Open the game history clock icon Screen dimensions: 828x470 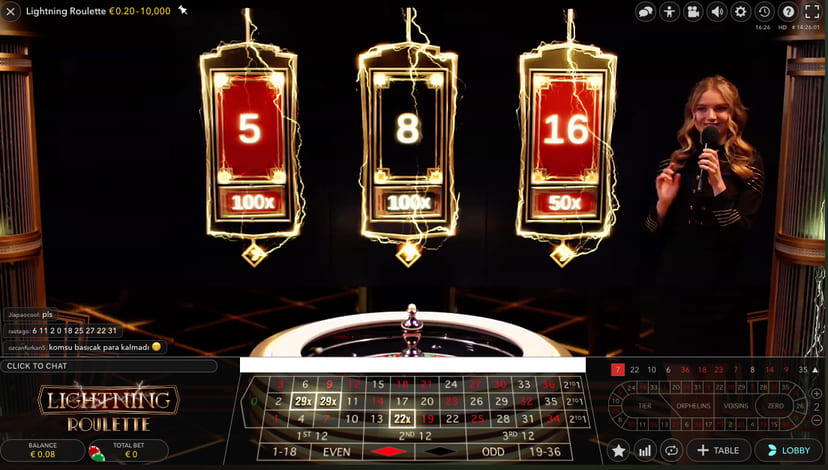coord(764,12)
